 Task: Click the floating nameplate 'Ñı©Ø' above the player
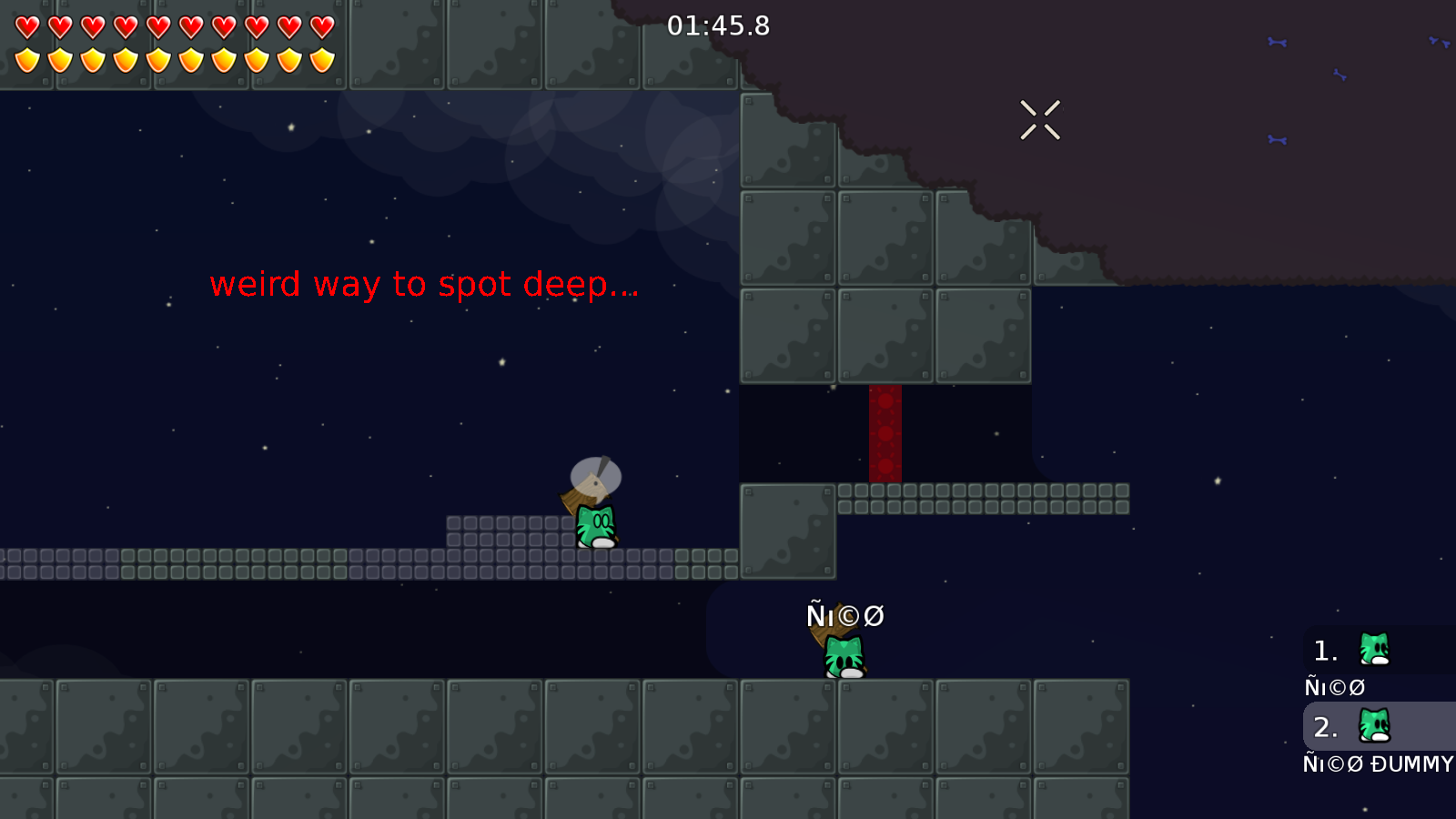click(844, 615)
